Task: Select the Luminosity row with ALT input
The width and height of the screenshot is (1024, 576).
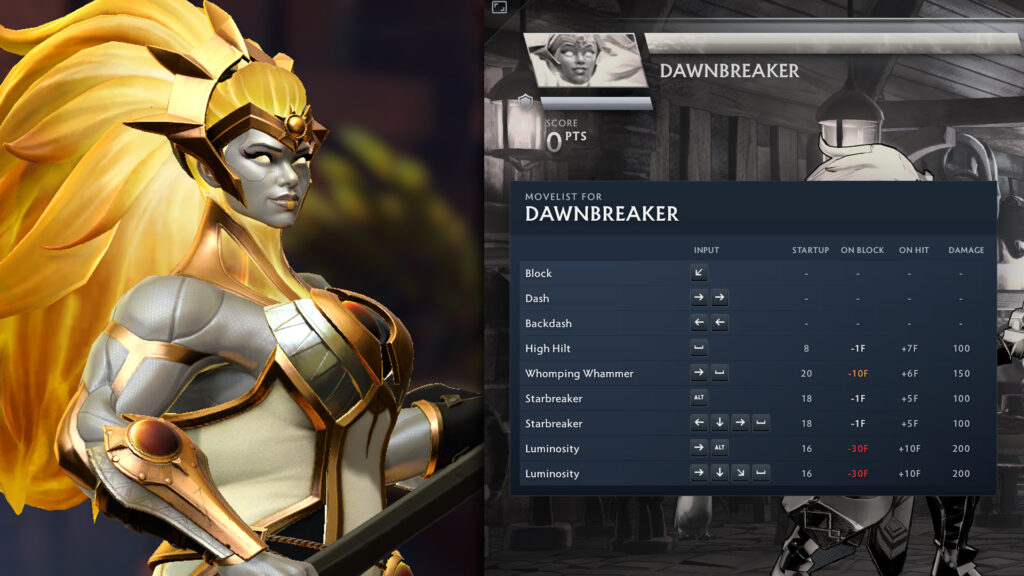Action: (752, 448)
